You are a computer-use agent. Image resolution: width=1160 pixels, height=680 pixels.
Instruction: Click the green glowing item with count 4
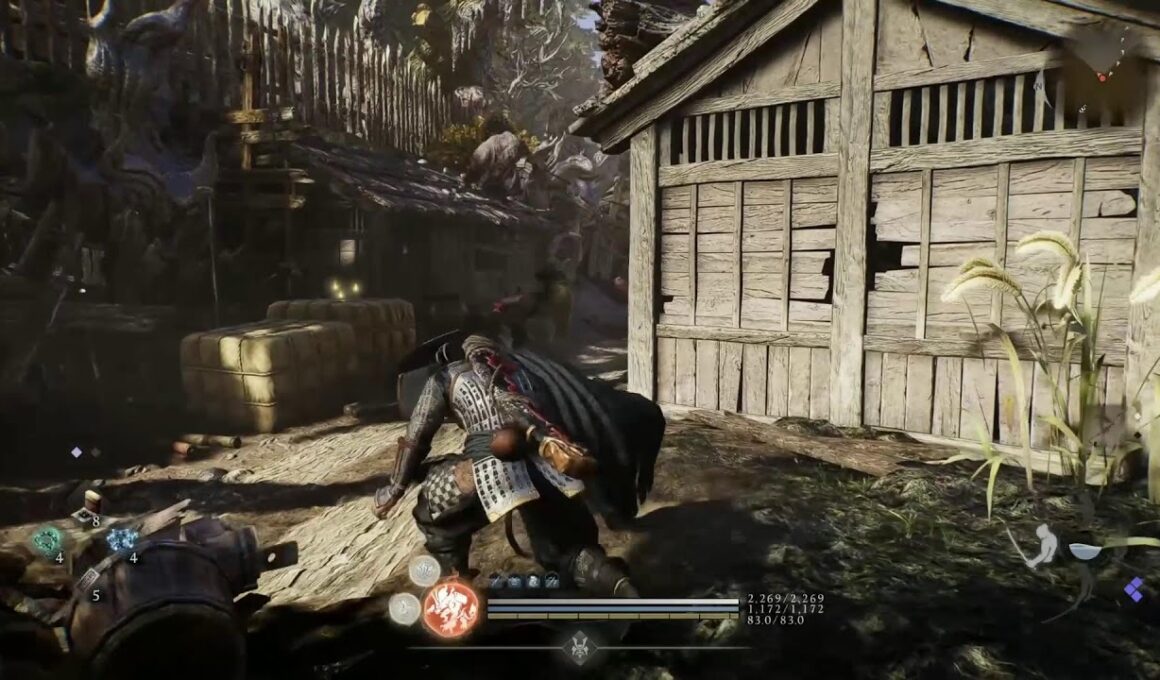click(46, 541)
